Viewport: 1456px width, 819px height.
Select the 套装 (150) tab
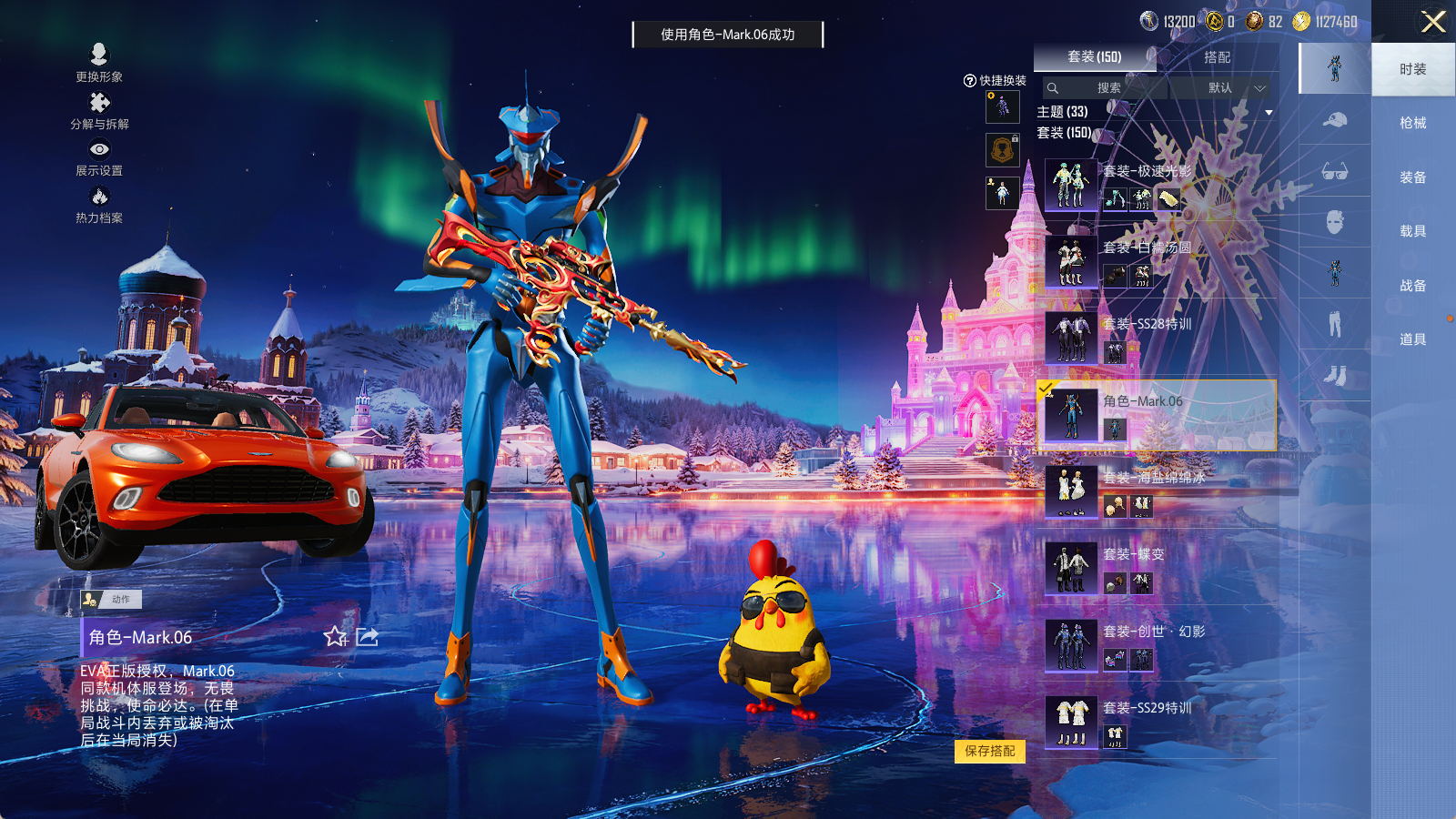tap(1094, 57)
